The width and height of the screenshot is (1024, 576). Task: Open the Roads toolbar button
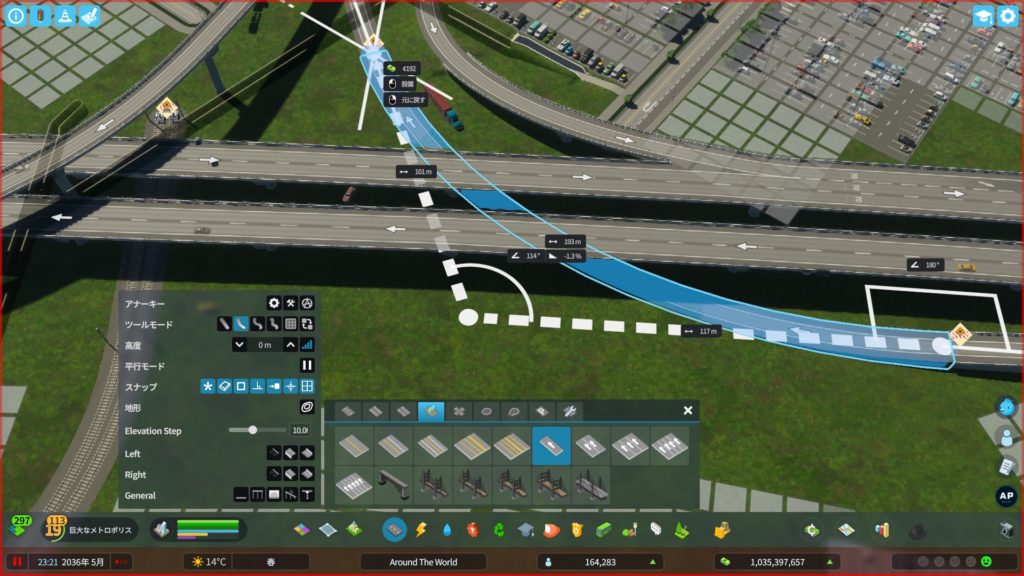pos(394,529)
